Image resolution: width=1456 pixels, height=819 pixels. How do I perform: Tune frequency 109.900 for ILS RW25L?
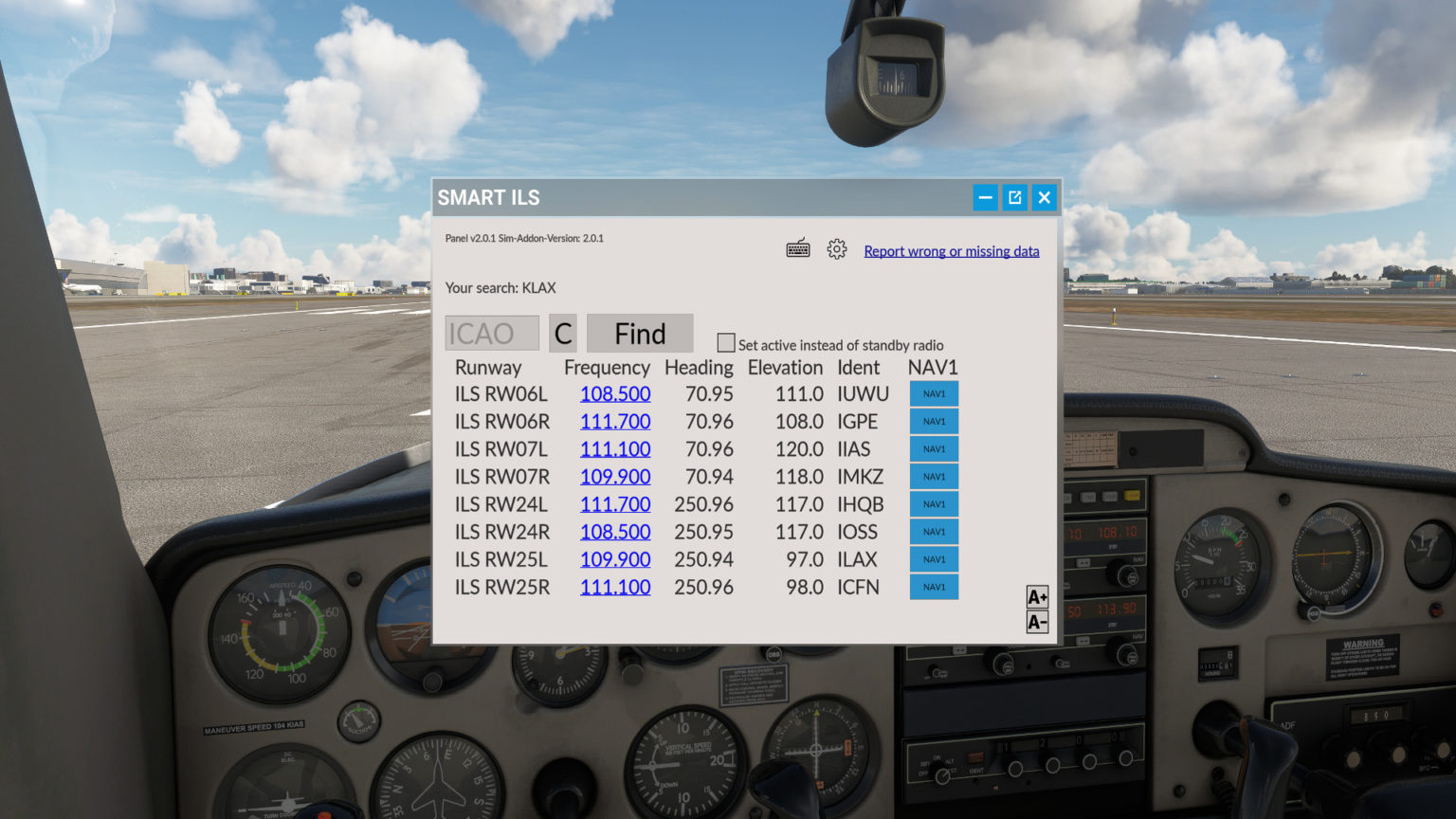(615, 559)
